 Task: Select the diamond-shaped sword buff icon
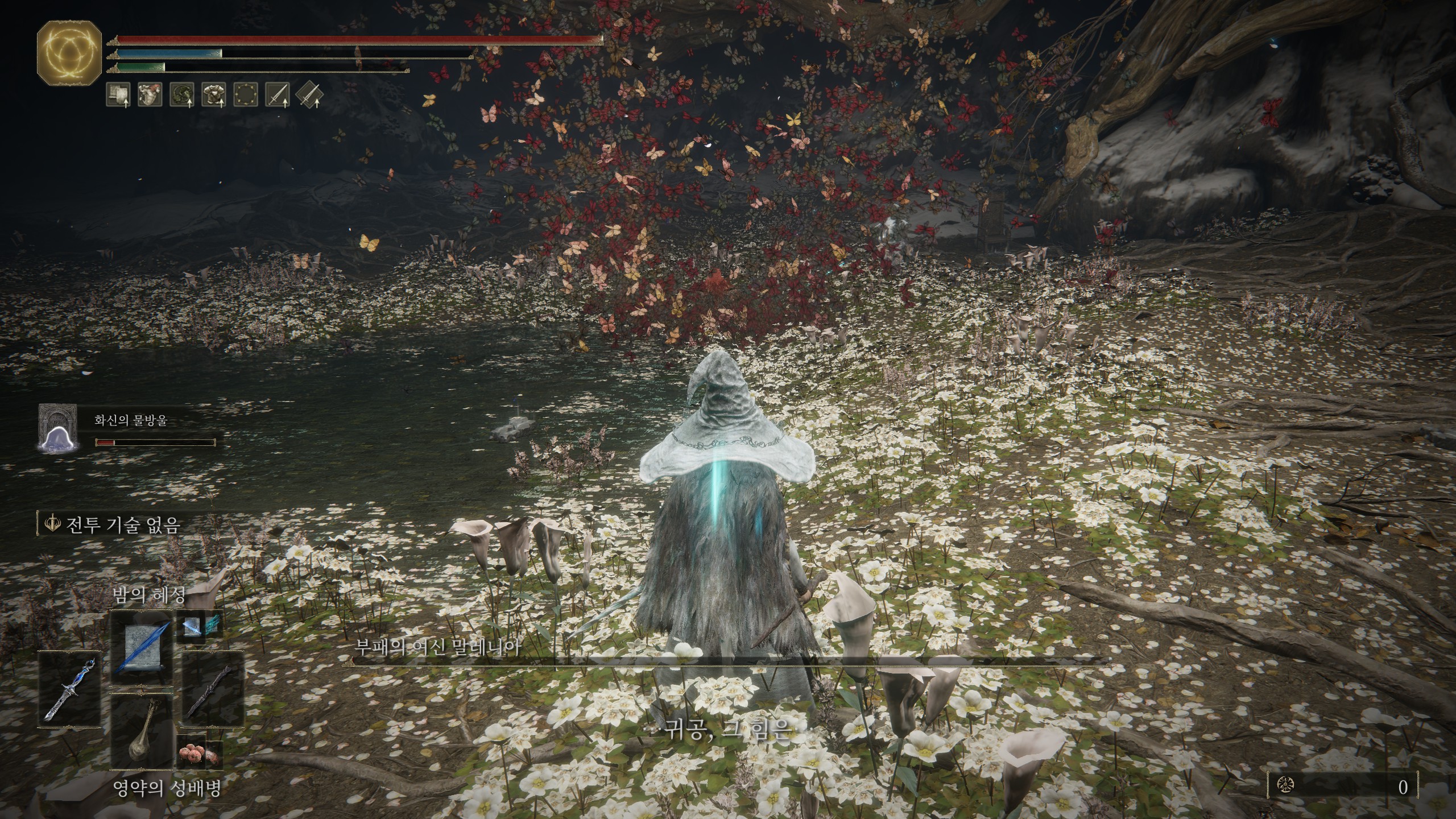[309, 94]
